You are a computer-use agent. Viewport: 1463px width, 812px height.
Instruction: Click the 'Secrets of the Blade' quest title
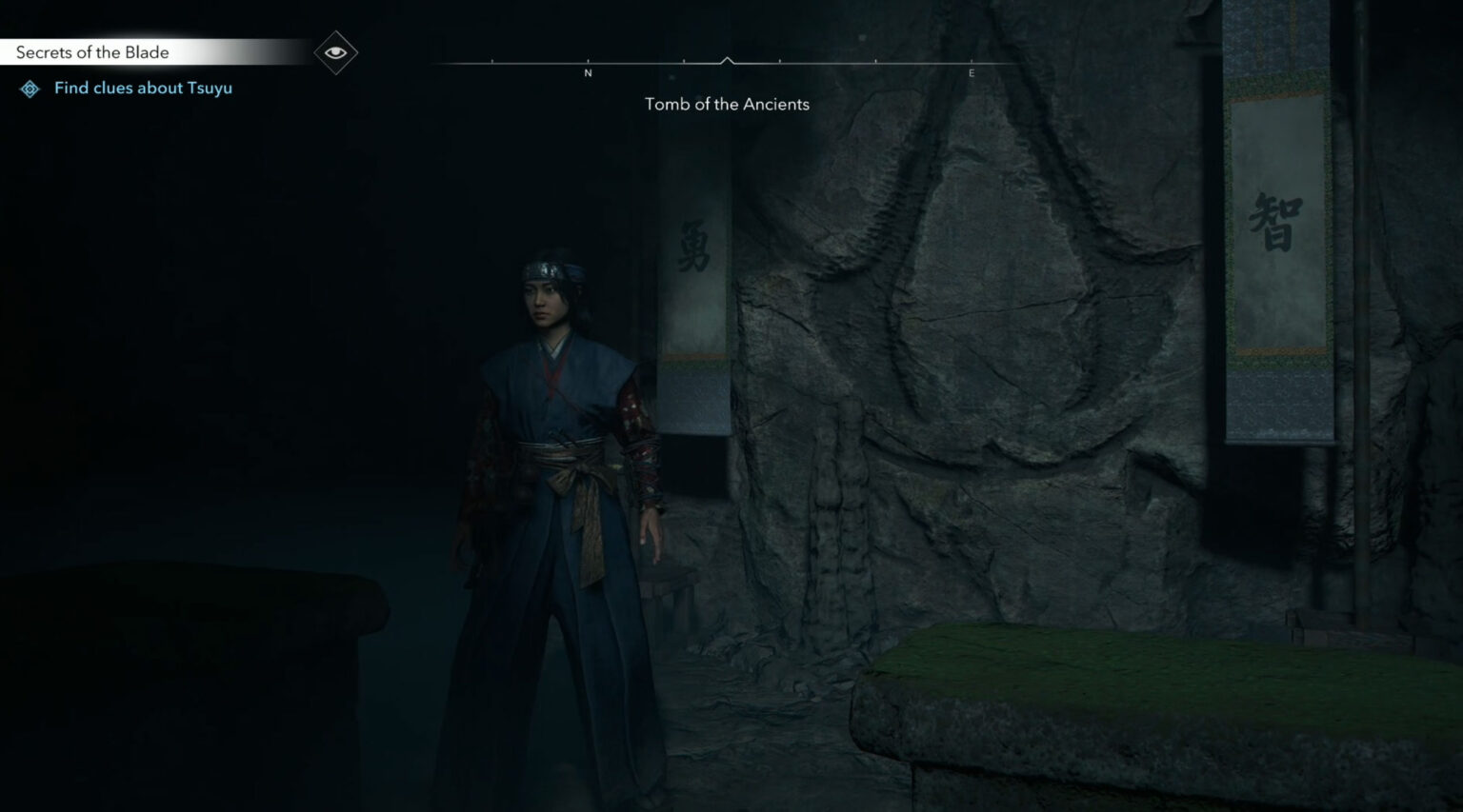pyautogui.click(x=90, y=52)
